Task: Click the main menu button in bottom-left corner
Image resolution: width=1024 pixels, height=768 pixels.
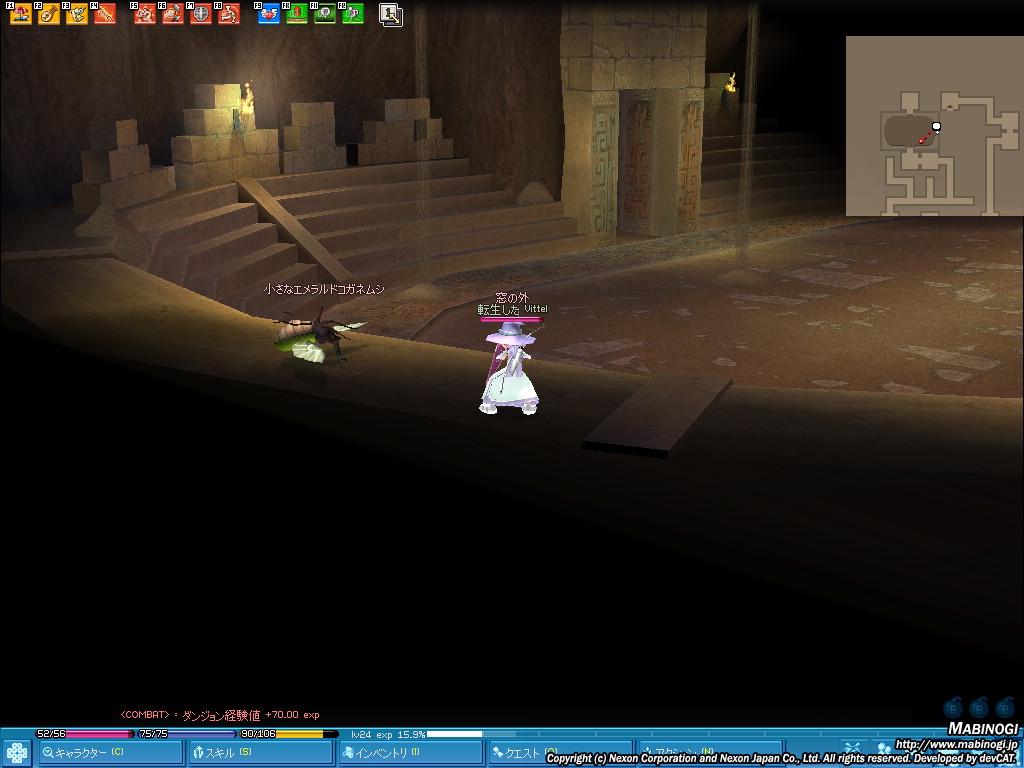Action: [17, 752]
